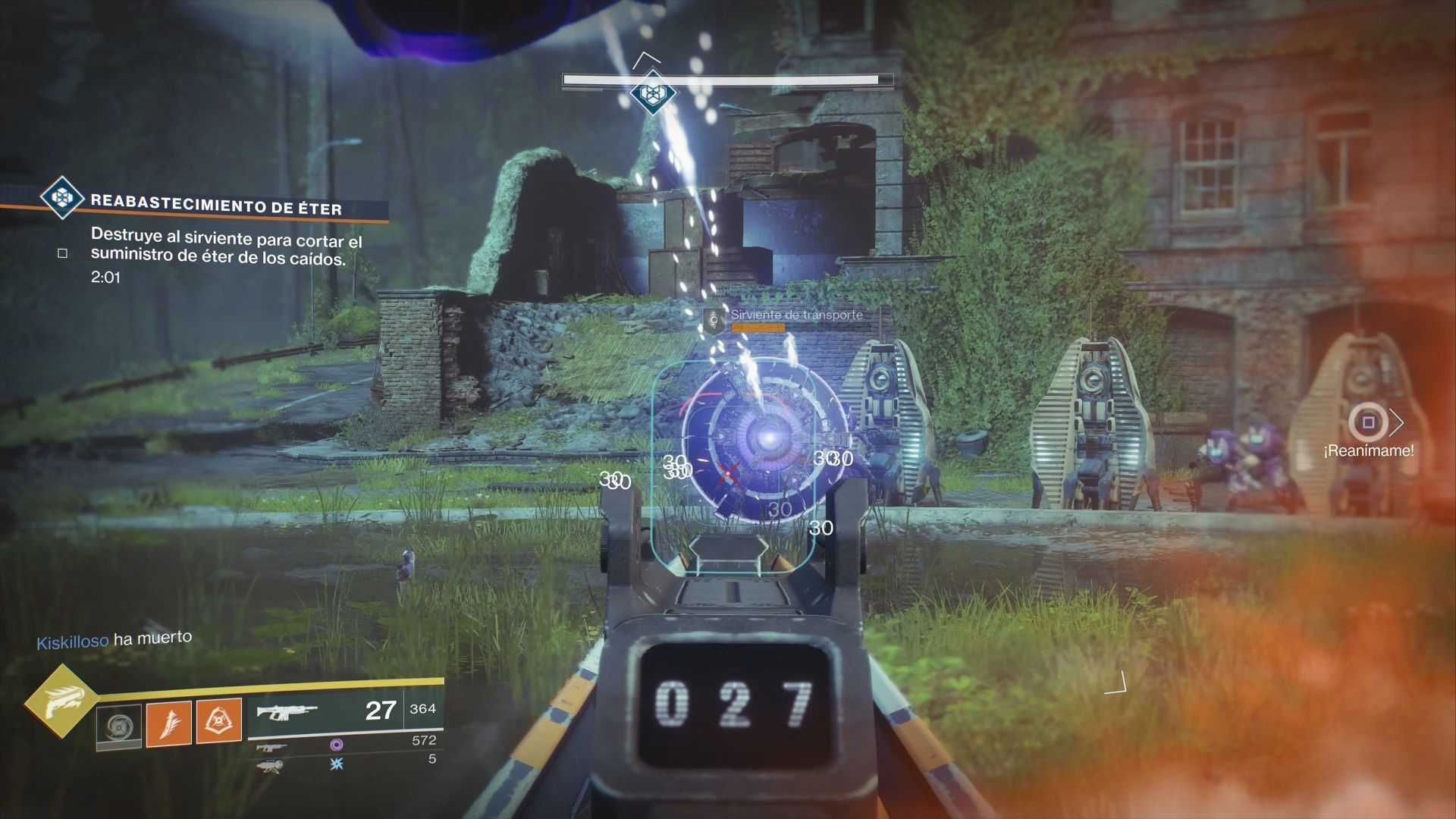This screenshot has height=819, width=1456.
Task: Use the orange knife melee ability
Action: pyautogui.click(x=169, y=721)
